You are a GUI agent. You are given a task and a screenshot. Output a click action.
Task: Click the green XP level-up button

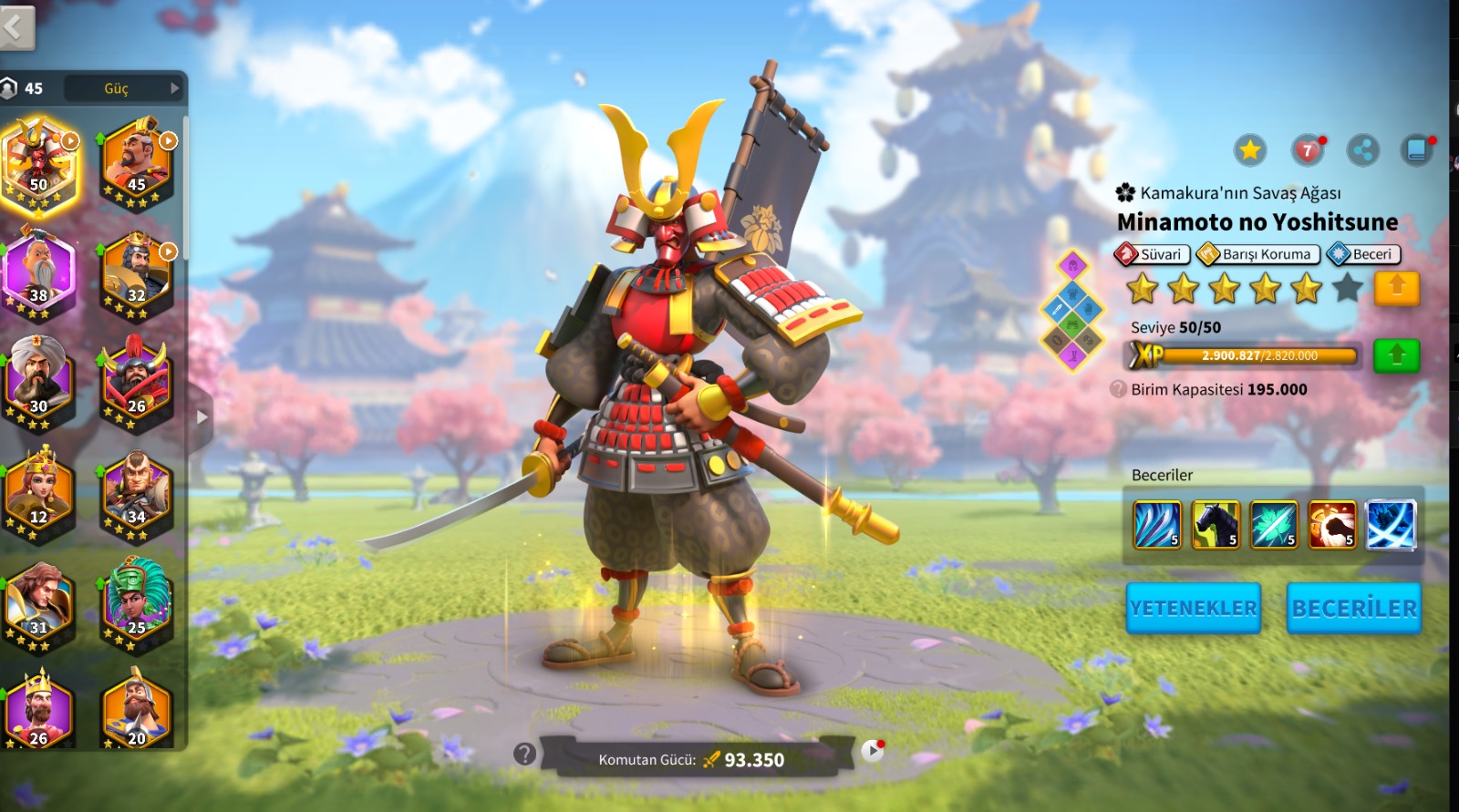(x=1396, y=355)
